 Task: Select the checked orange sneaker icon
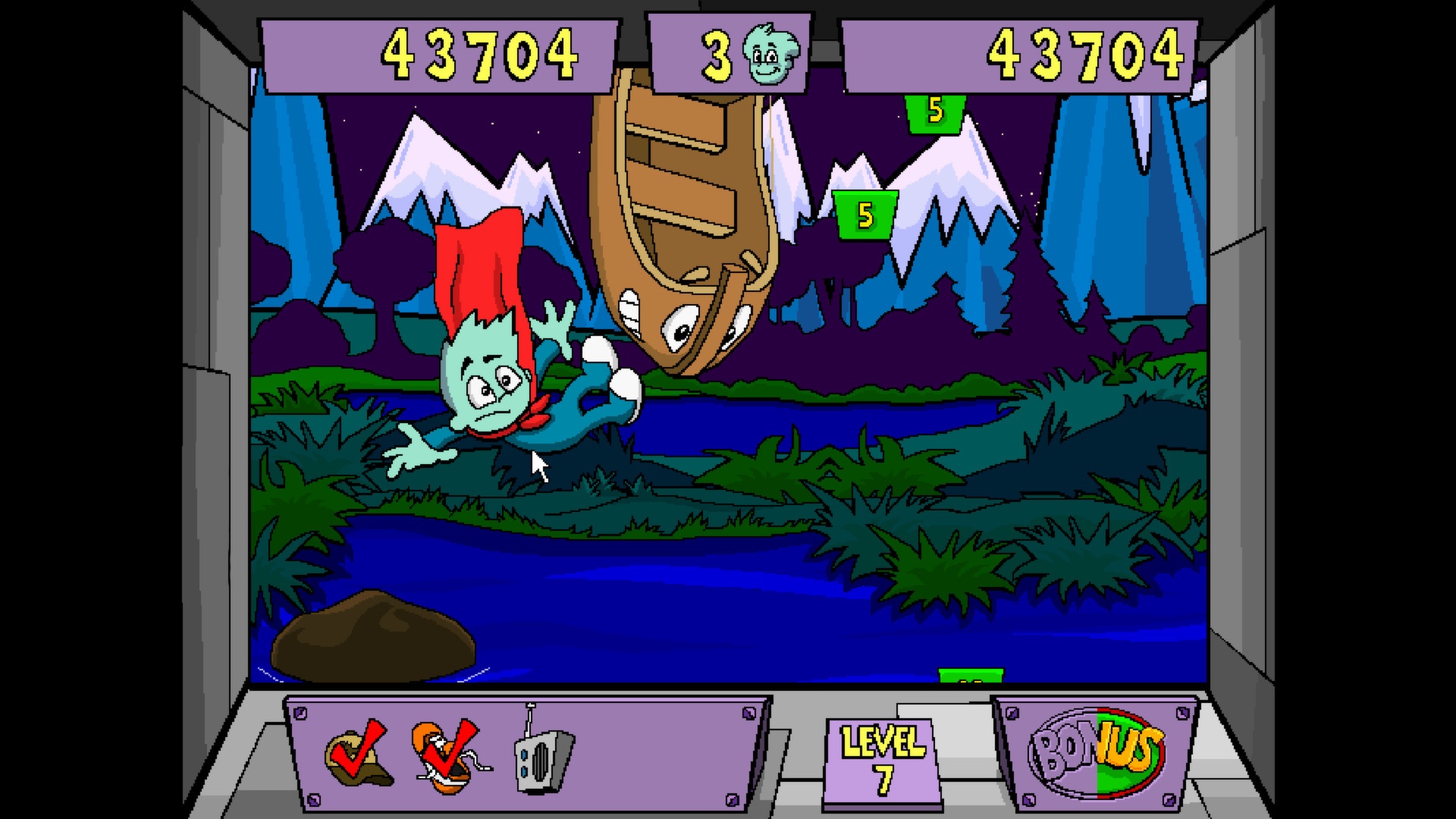tap(449, 755)
